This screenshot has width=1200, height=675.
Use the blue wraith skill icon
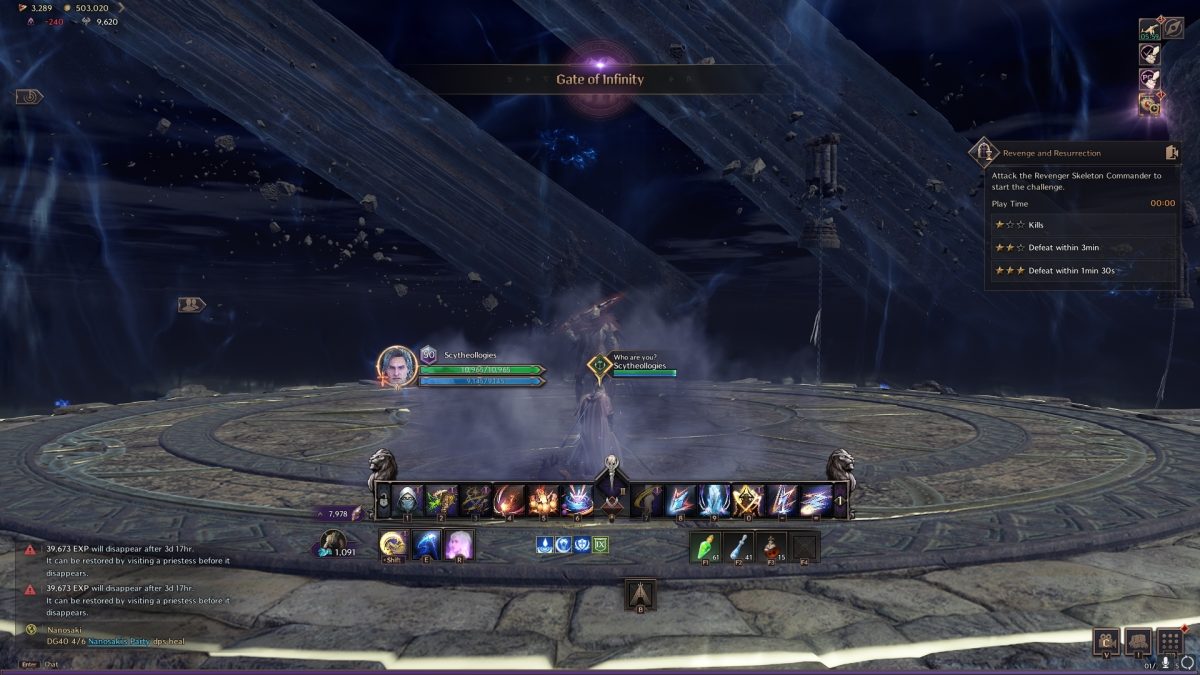coord(426,545)
